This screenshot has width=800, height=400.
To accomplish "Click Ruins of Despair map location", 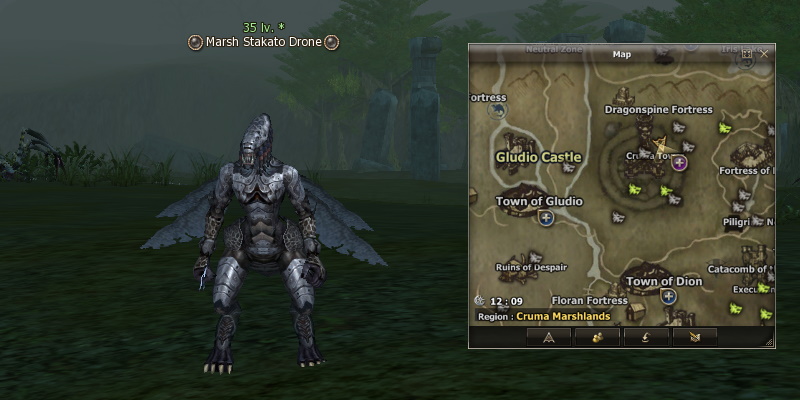I will [531, 267].
